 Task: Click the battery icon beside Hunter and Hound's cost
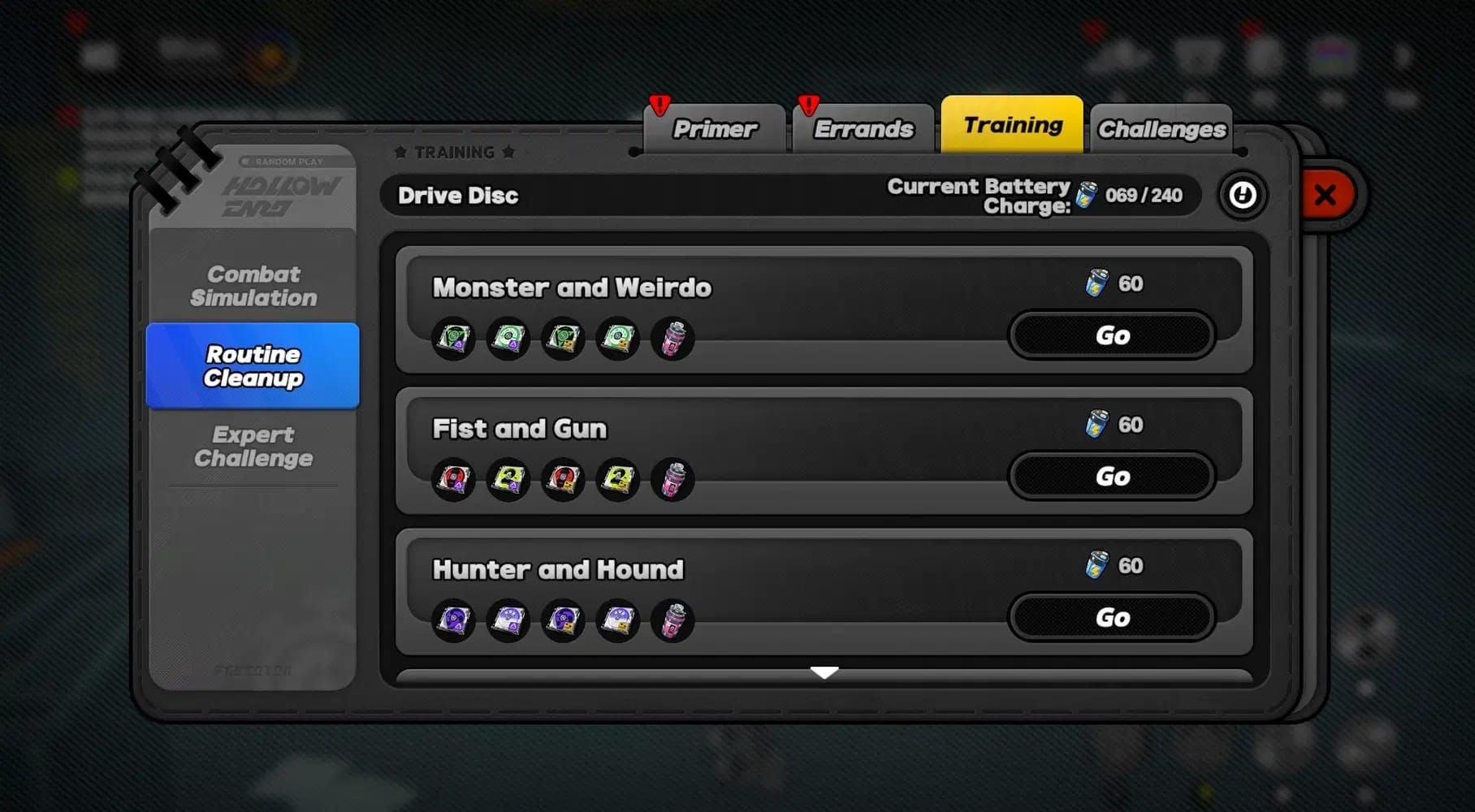[x=1098, y=566]
